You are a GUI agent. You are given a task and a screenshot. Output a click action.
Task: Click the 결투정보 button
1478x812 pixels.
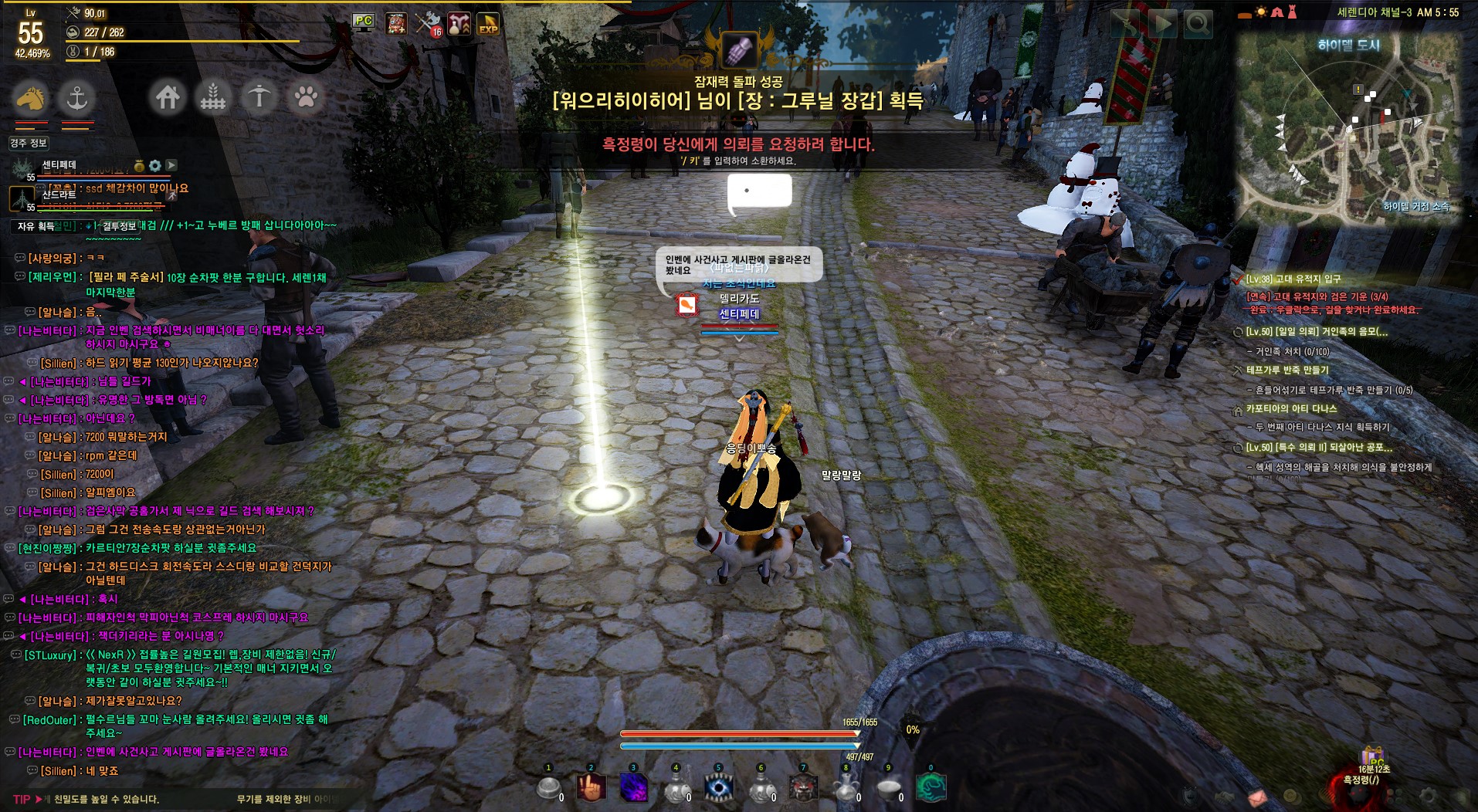tap(119, 226)
